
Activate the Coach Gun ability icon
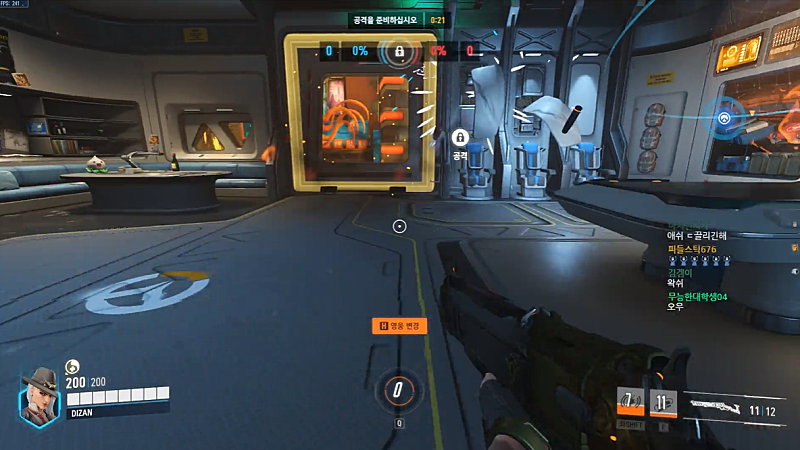coord(630,402)
